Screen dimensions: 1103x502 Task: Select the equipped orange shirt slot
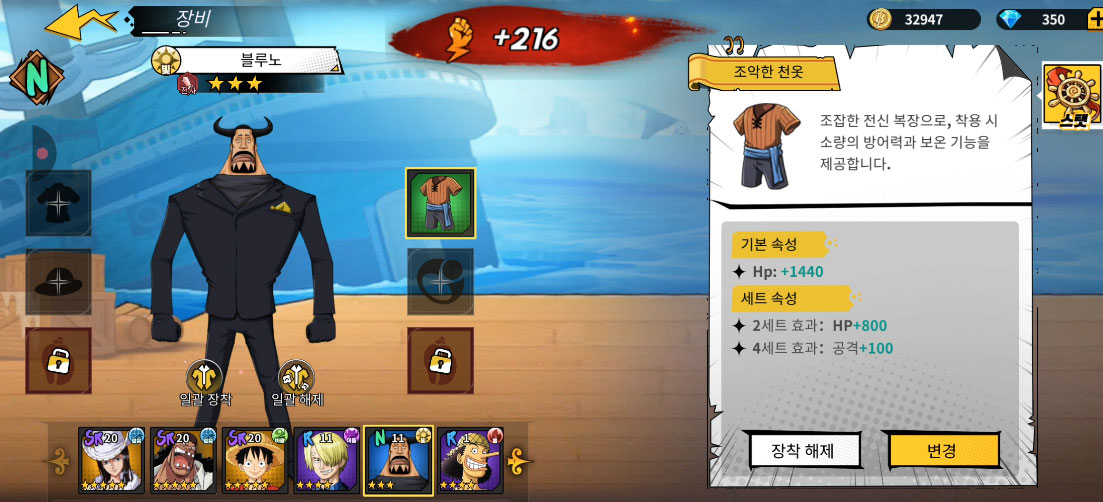(x=440, y=203)
